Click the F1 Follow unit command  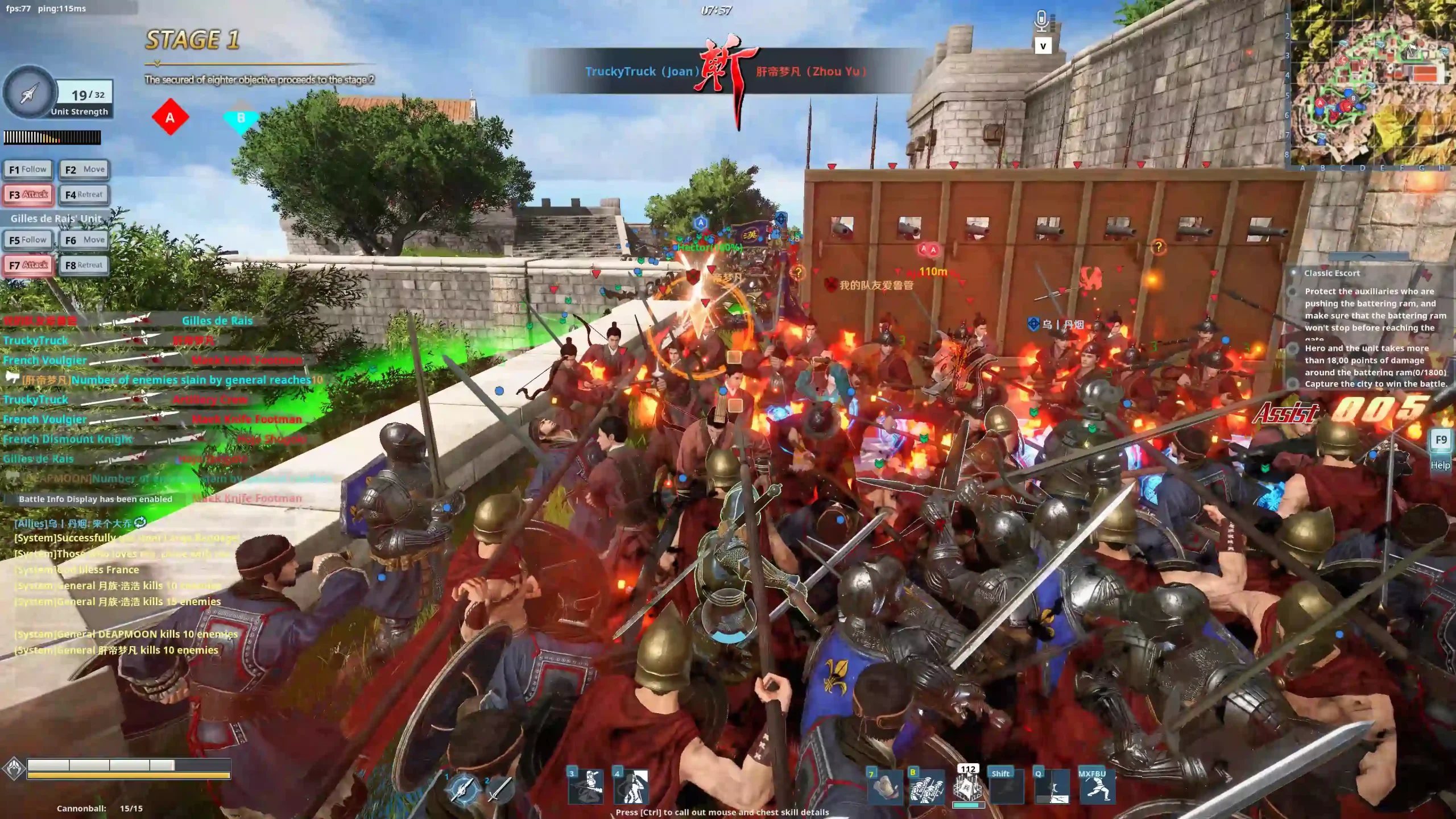click(28, 169)
